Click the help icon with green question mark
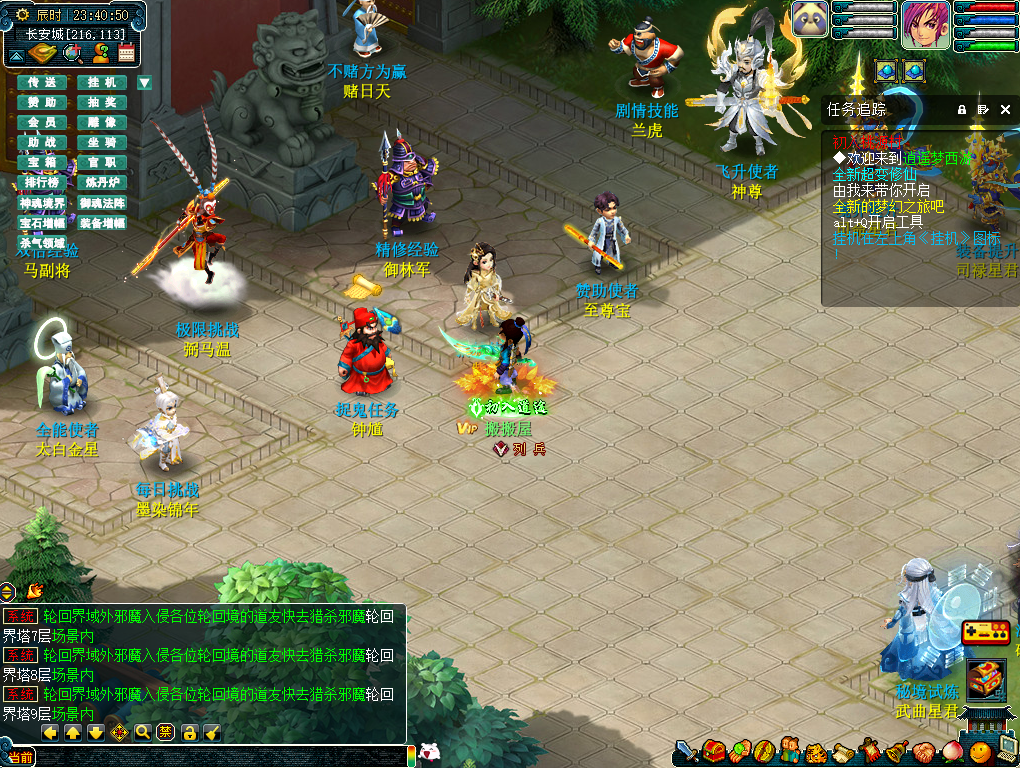 (100, 52)
